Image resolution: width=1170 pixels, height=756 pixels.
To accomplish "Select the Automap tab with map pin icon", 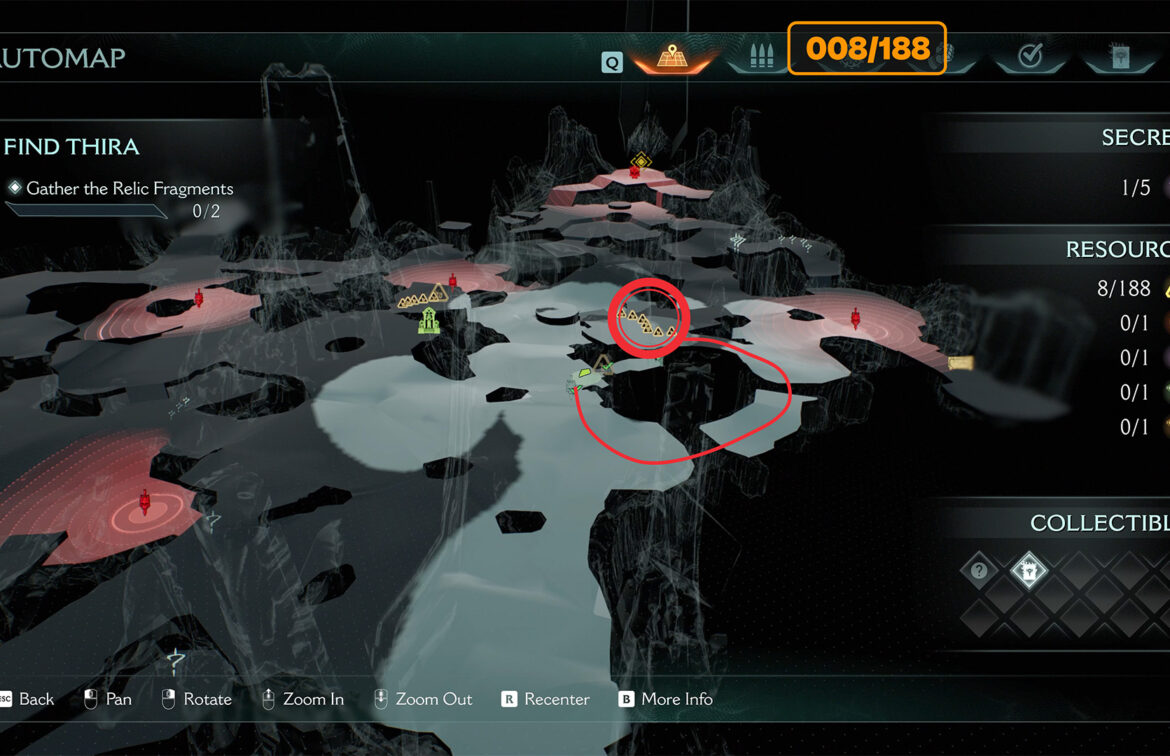I will [669, 56].
